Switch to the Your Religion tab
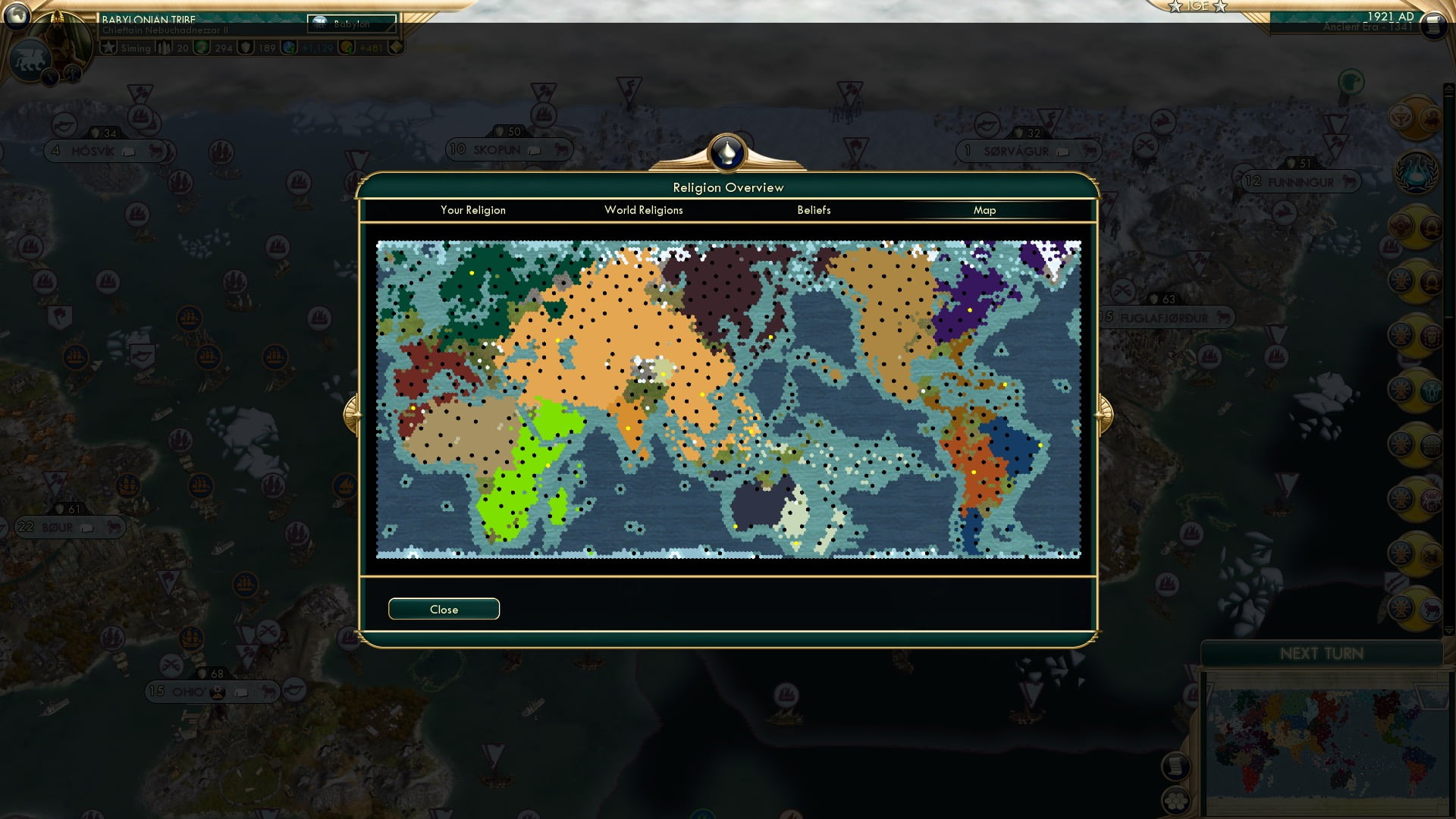The width and height of the screenshot is (1456, 819). (473, 210)
